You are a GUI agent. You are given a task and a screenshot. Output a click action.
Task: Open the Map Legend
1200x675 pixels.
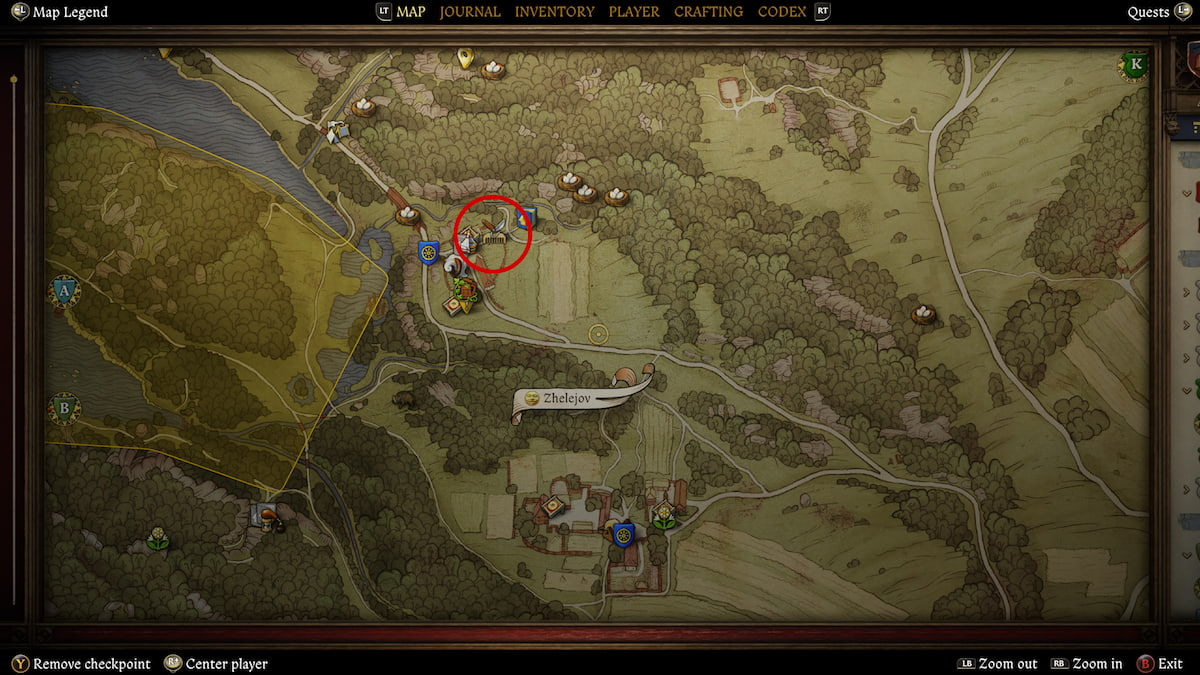point(69,12)
